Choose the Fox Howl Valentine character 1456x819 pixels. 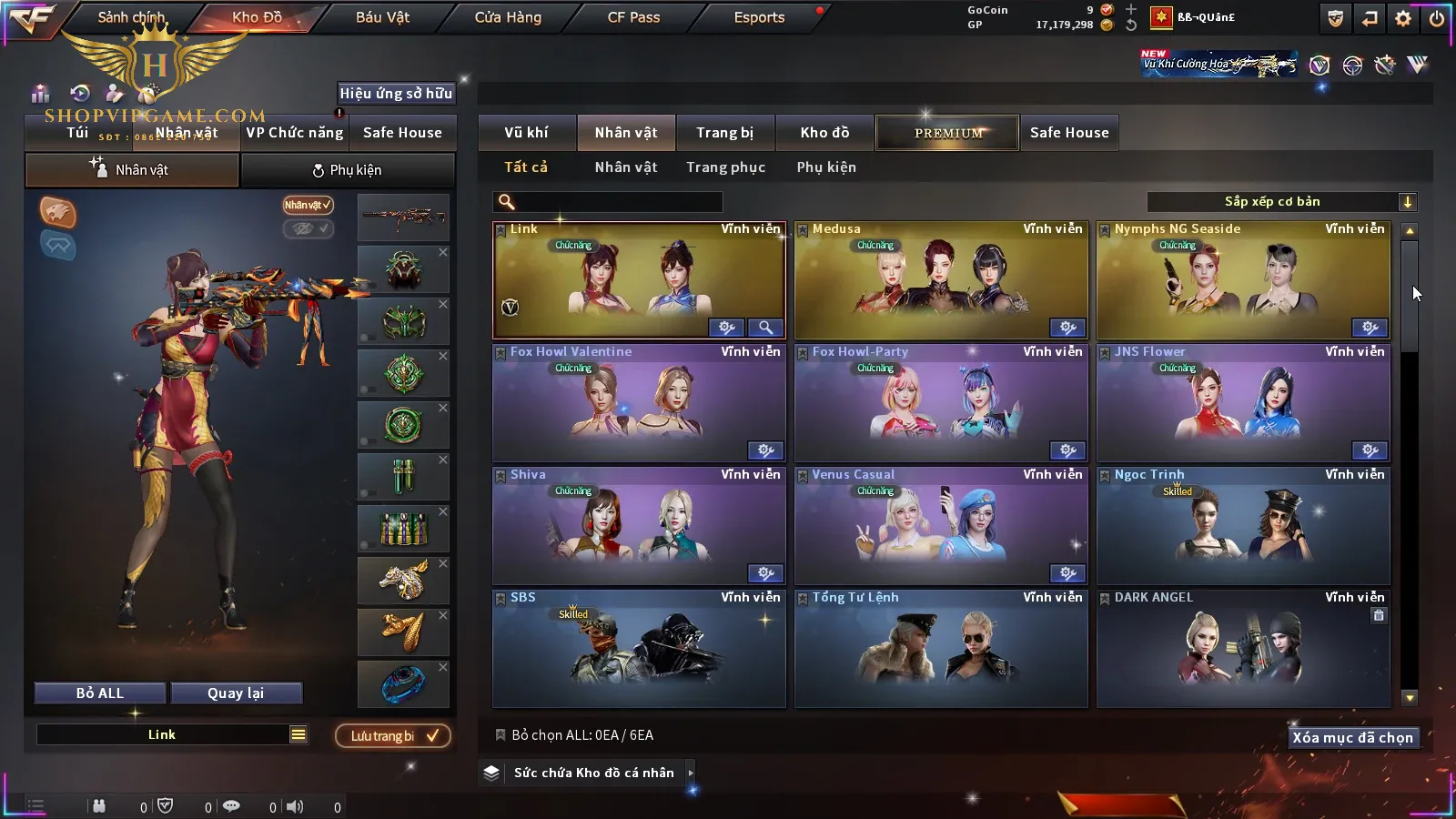[639, 405]
